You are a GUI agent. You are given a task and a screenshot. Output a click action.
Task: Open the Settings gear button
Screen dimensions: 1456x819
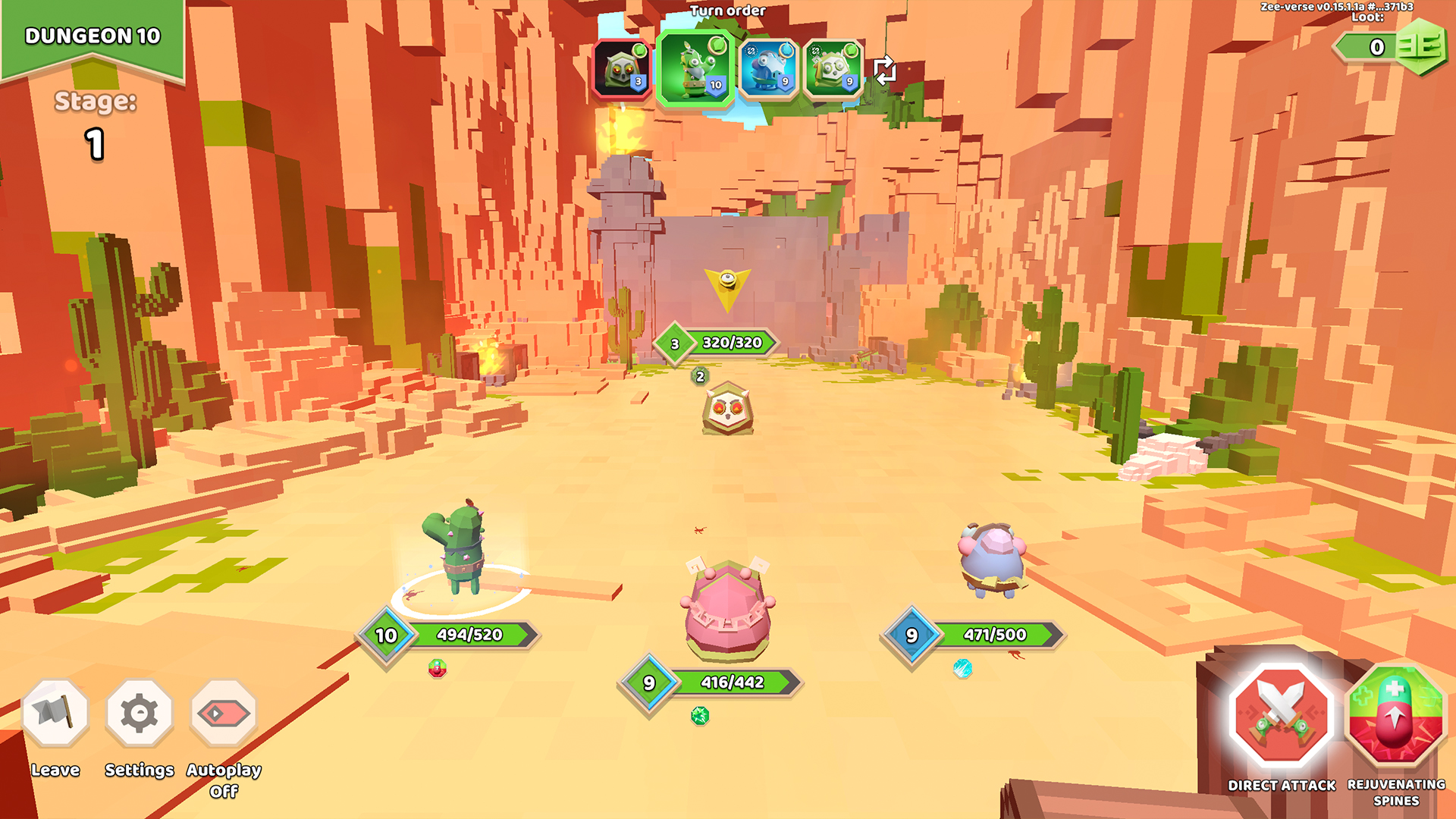140,713
